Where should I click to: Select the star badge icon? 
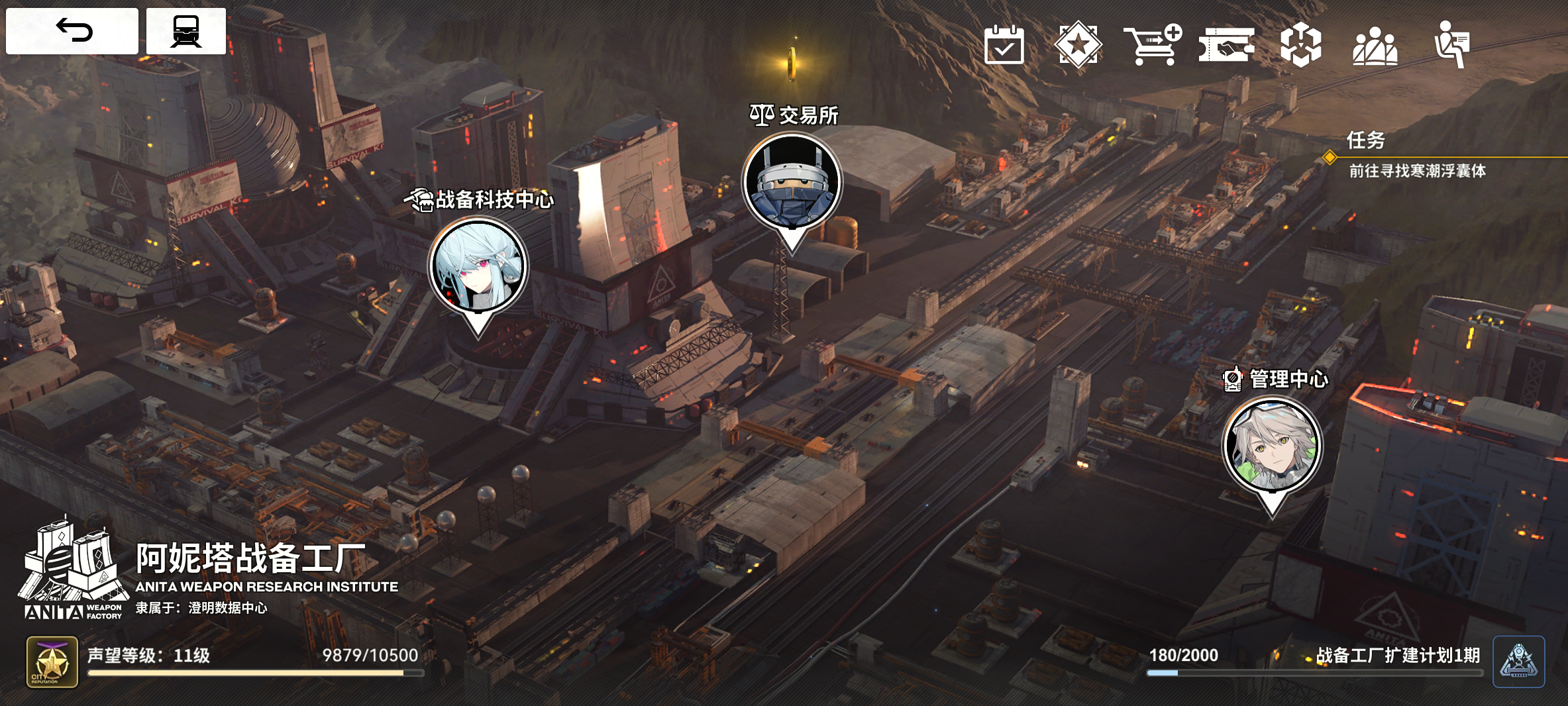pyautogui.click(x=1078, y=45)
